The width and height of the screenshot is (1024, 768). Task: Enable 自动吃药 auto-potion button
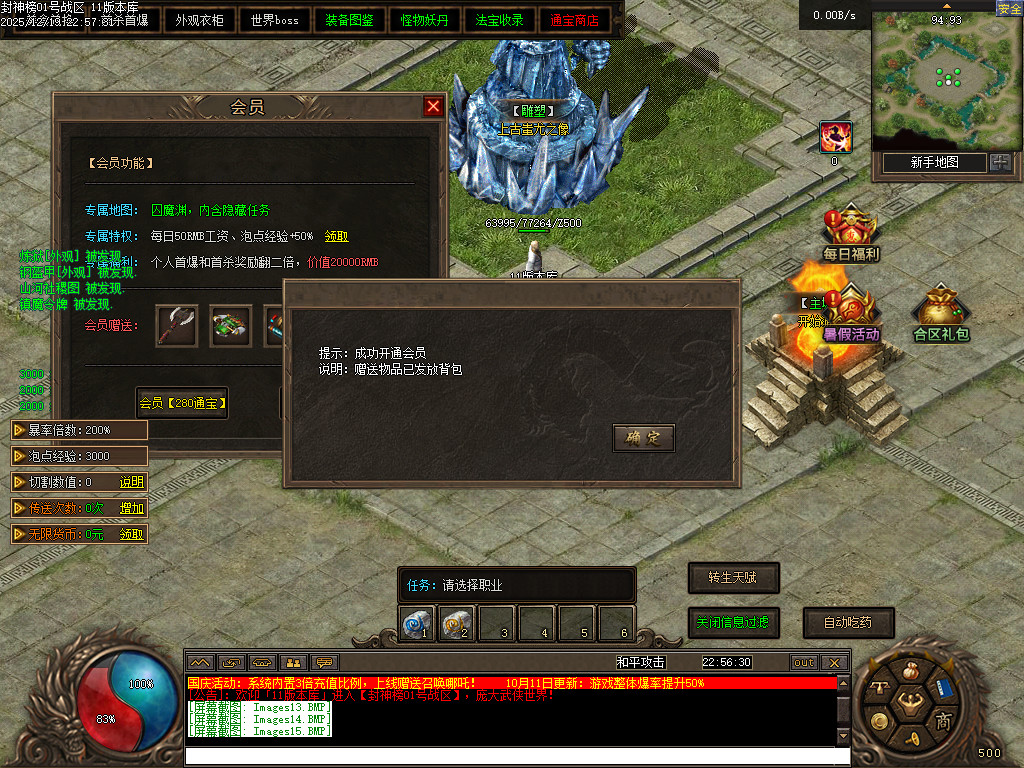click(x=848, y=622)
